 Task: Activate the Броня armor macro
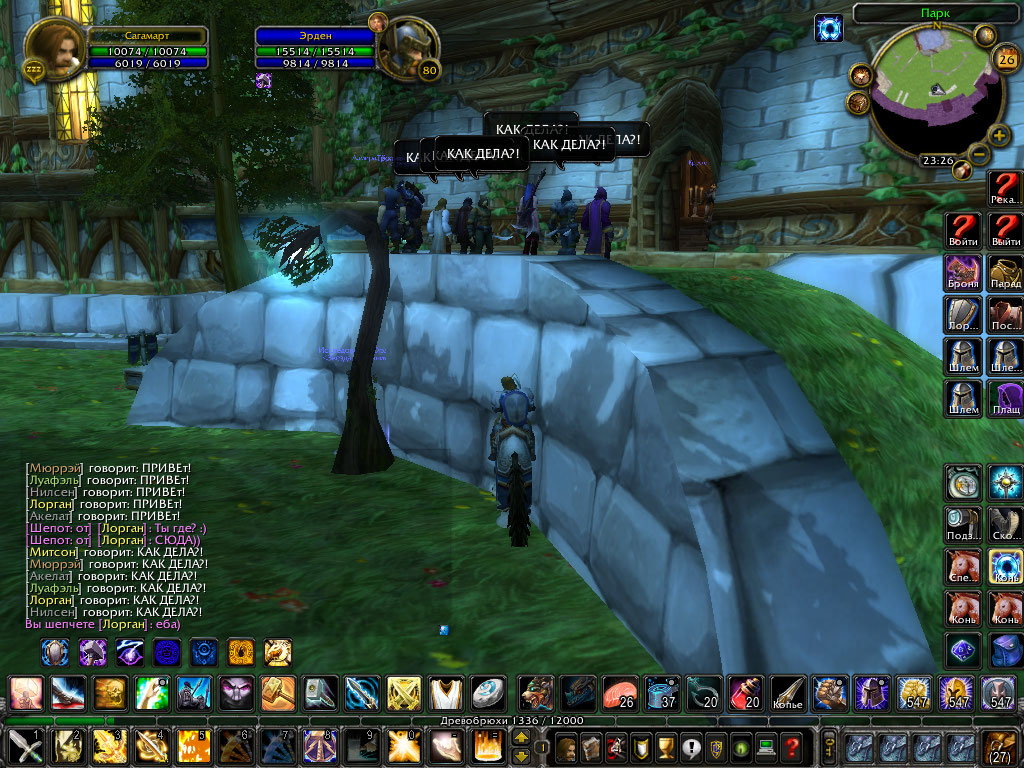963,272
